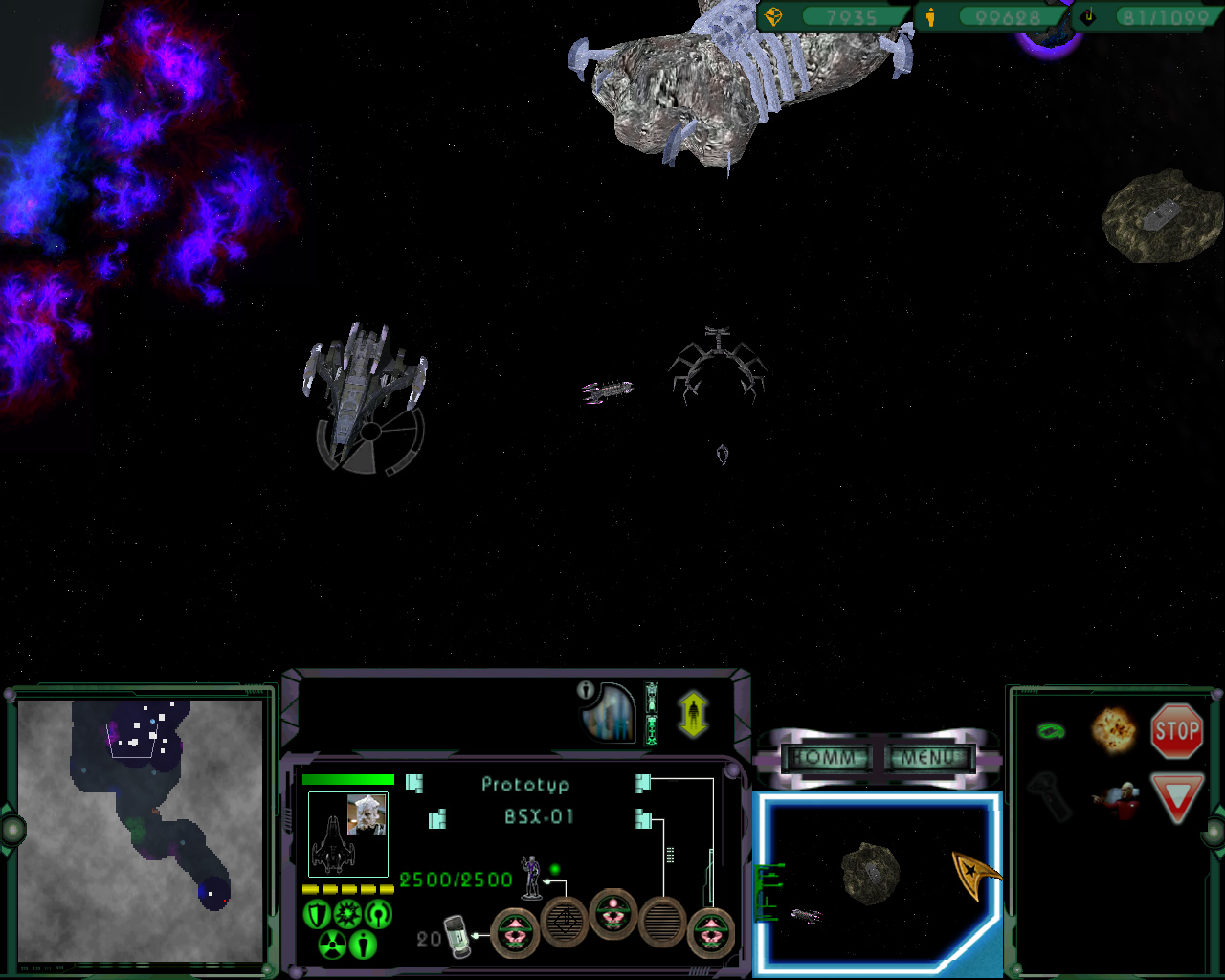Open the cinematic view window

pyautogui.click(x=876, y=880)
